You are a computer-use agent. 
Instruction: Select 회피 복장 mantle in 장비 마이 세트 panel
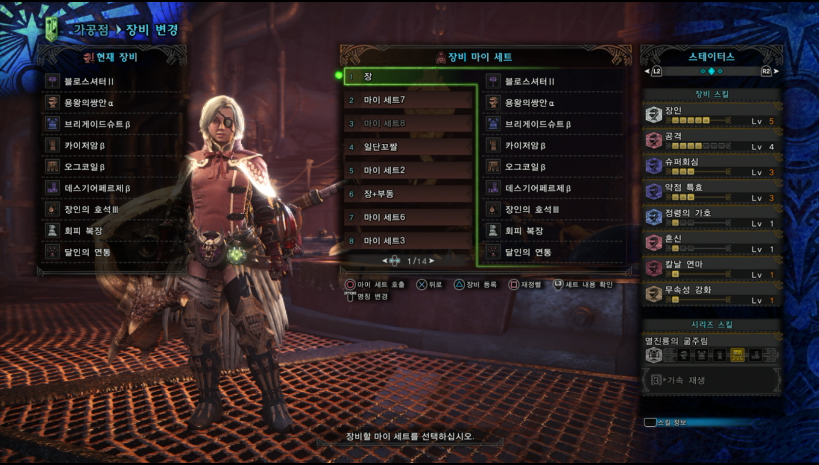click(555, 231)
